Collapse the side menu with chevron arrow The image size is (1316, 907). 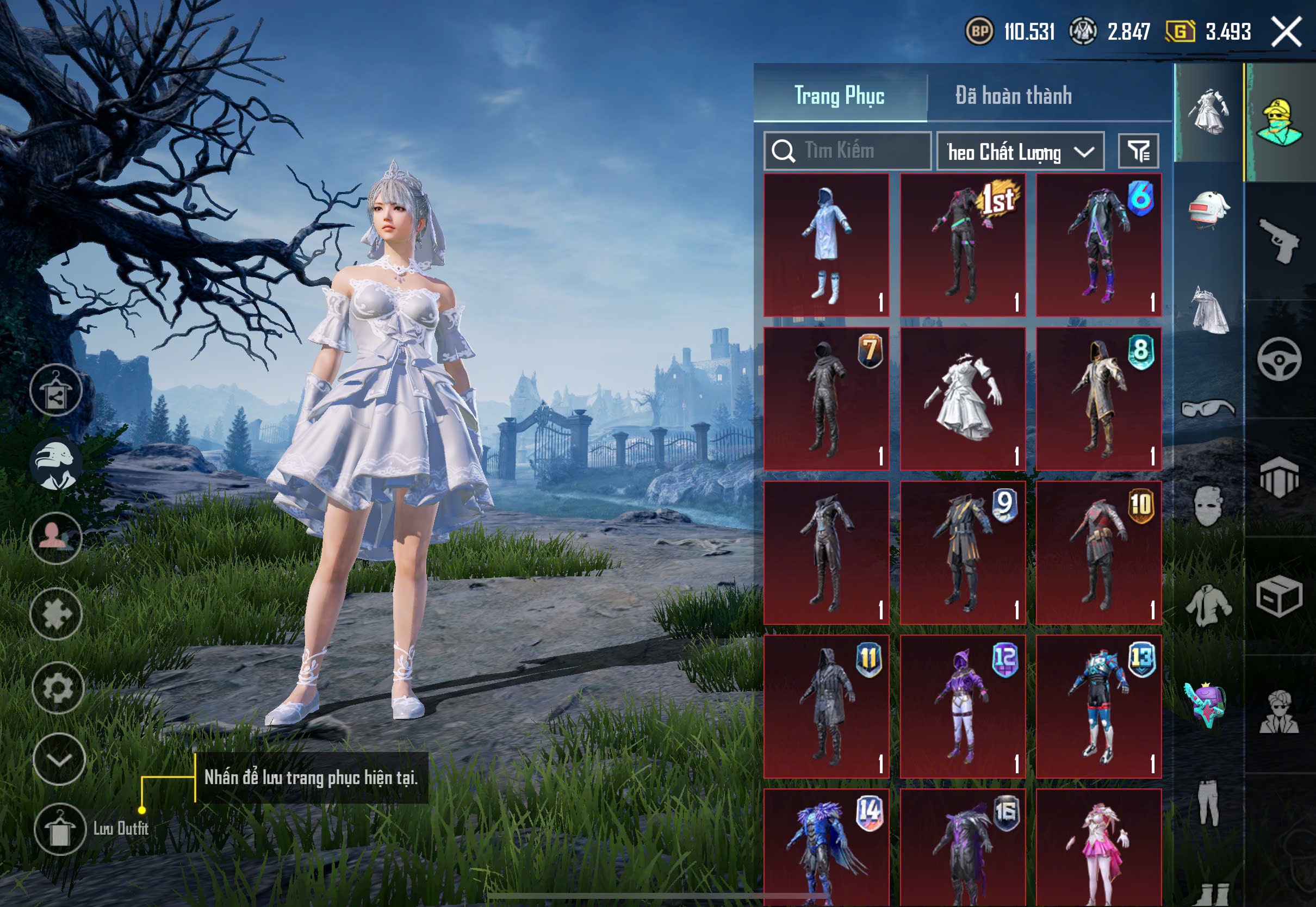click(59, 759)
